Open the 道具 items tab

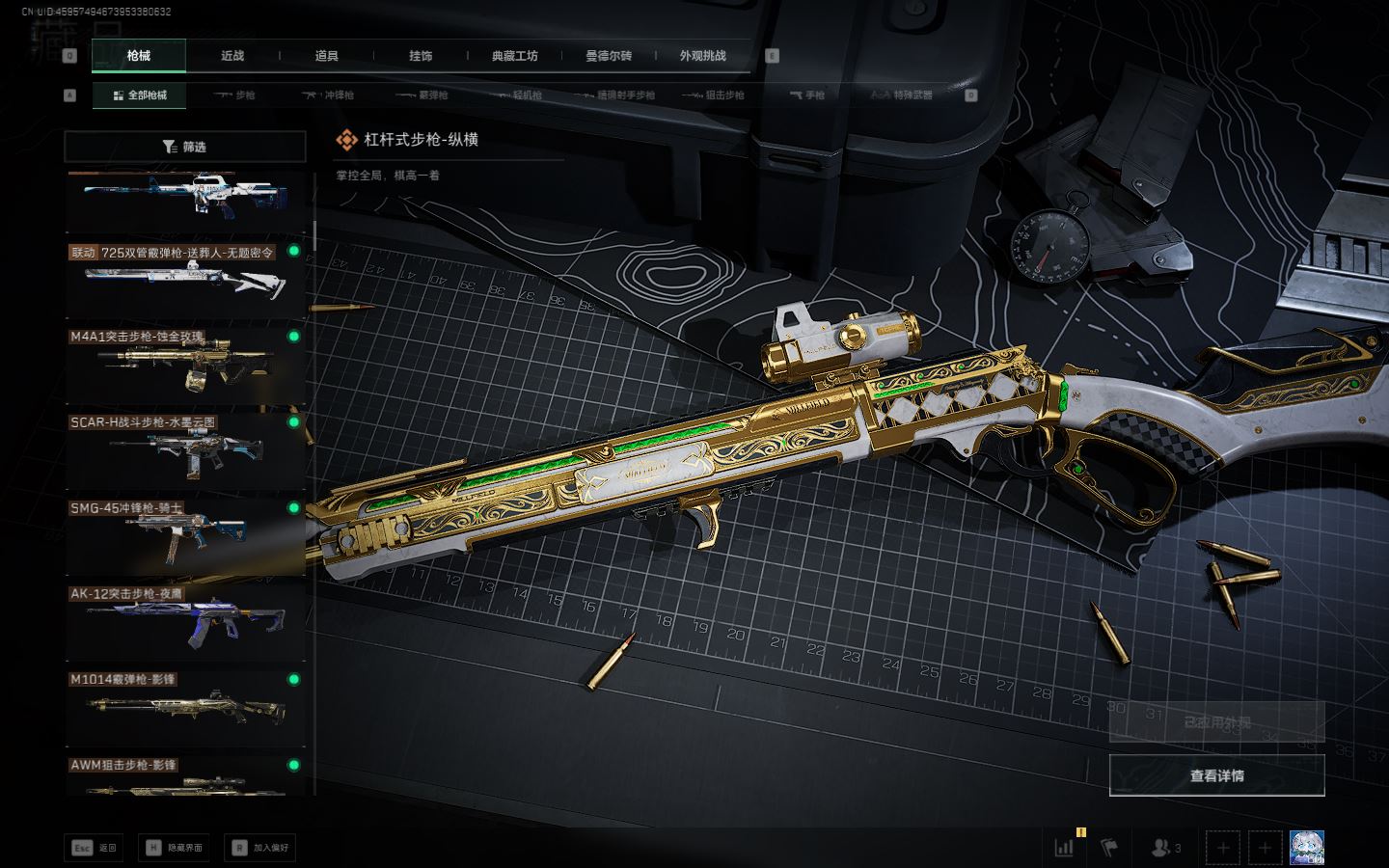[x=326, y=56]
